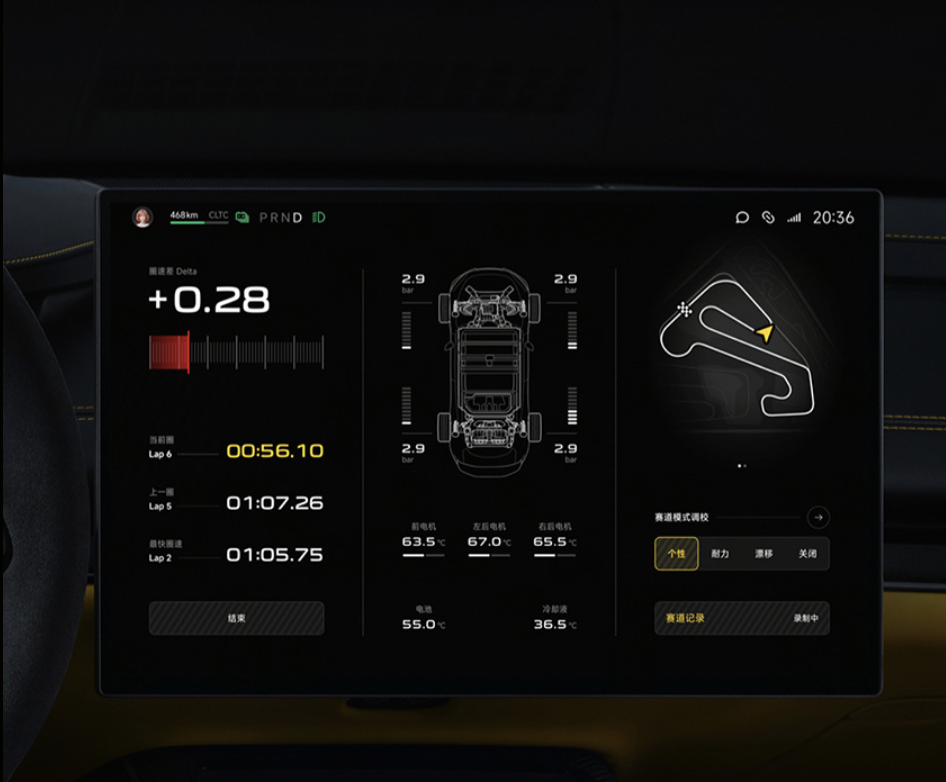Open the race track map
Viewport: 946px width, 782px height.
coord(741,350)
